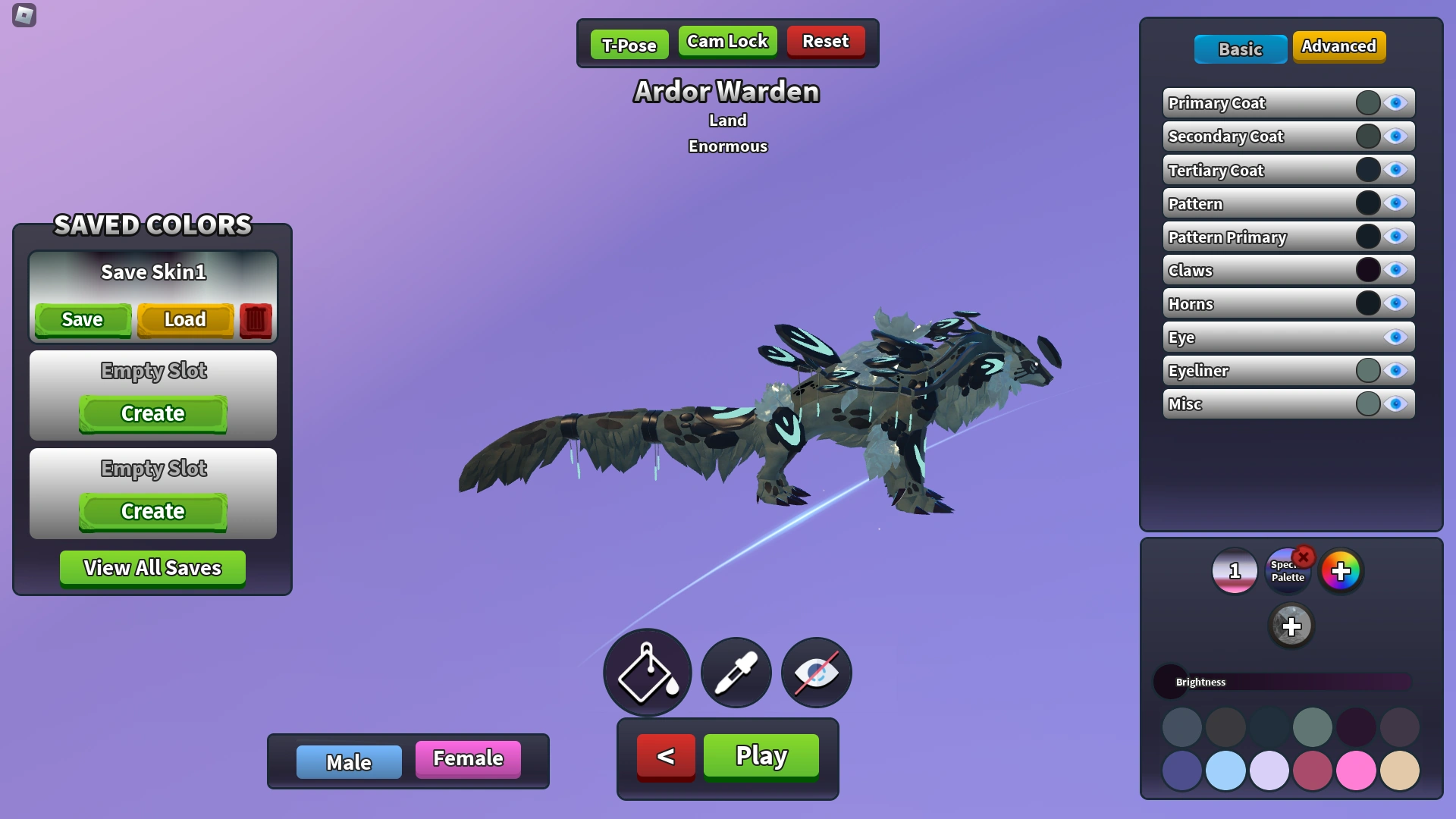Image resolution: width=1456 pixels, height=819 pixels.
Task: Toggle visibility of the Pattern slot
Action: pyautogui.click(x=1396, y=202)
